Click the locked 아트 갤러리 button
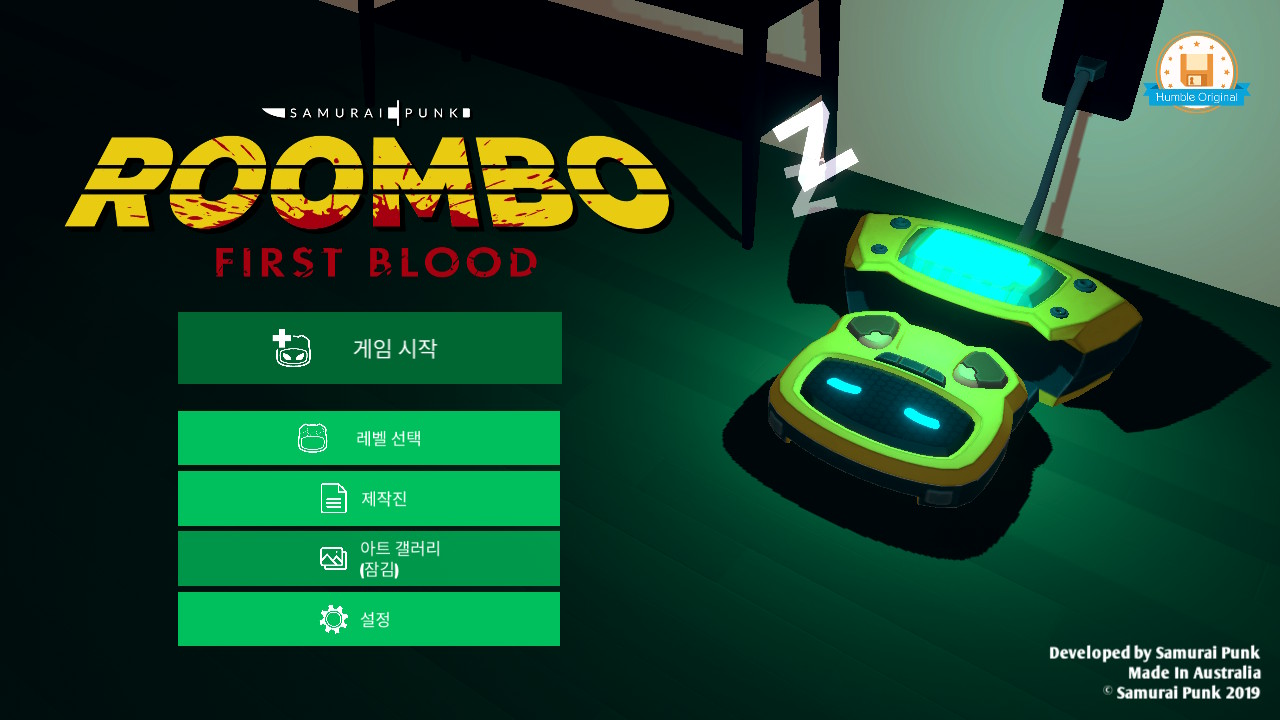 368,558
